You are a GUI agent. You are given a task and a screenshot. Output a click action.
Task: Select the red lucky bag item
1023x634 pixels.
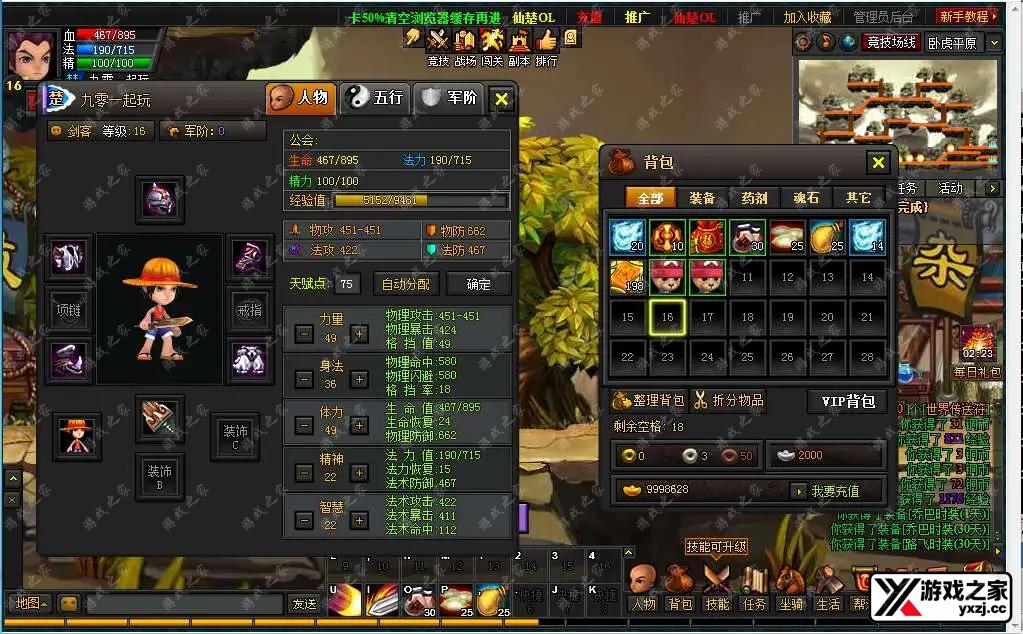707,238
